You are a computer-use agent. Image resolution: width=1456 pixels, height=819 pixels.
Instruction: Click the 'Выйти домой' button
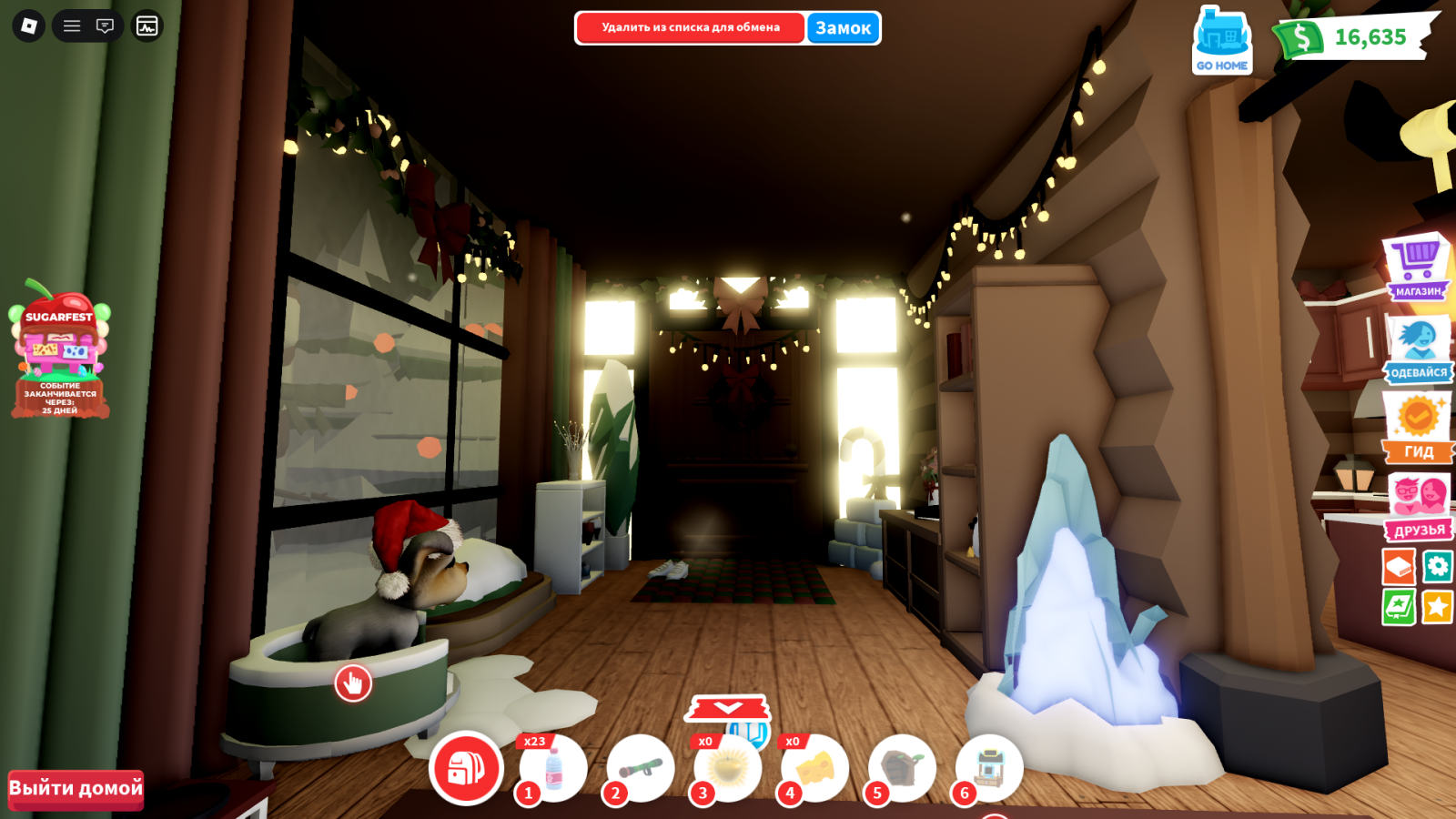(x=76, y=789)
